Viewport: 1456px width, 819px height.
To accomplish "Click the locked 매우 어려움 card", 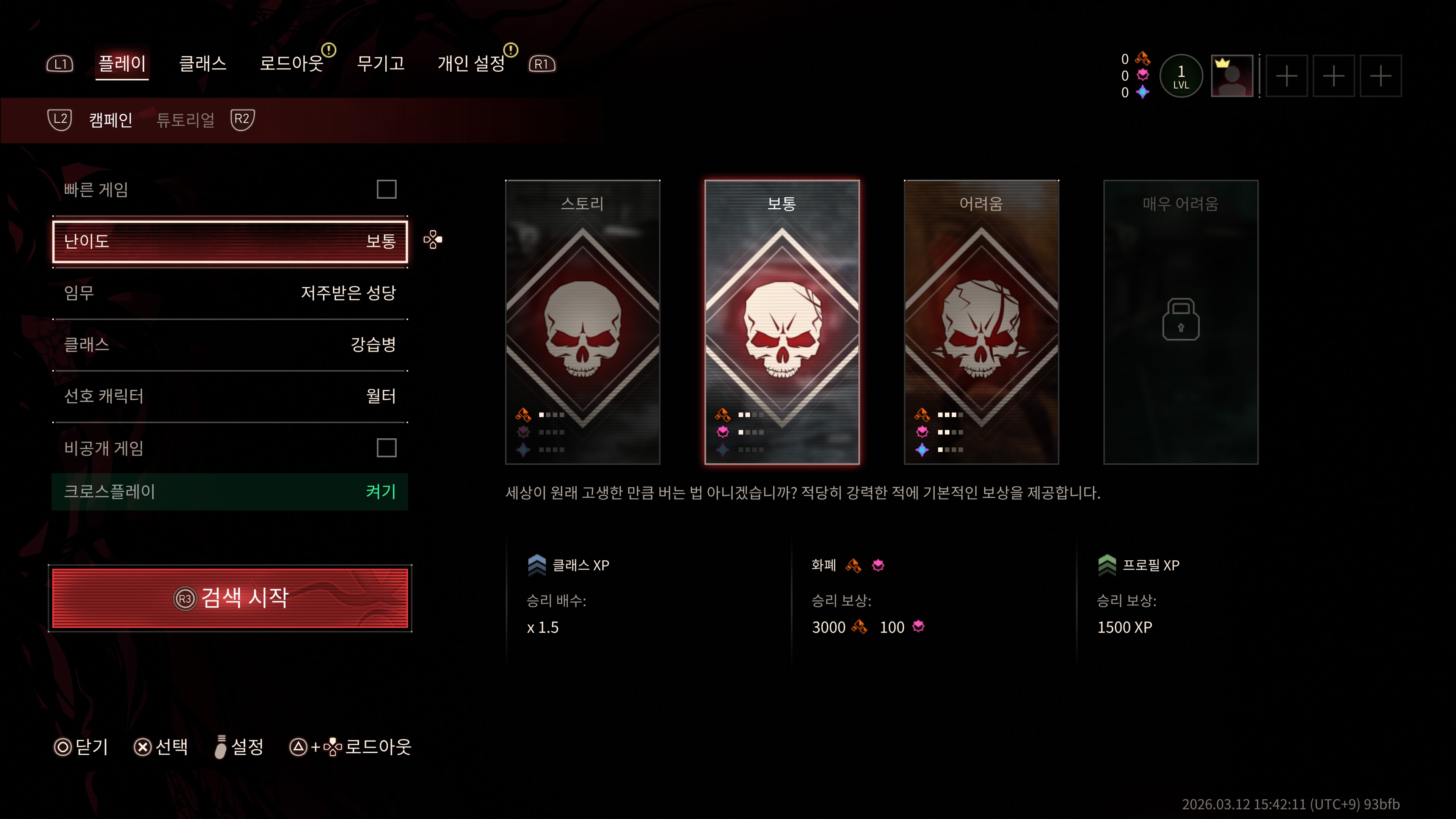I will [1181, 322].
